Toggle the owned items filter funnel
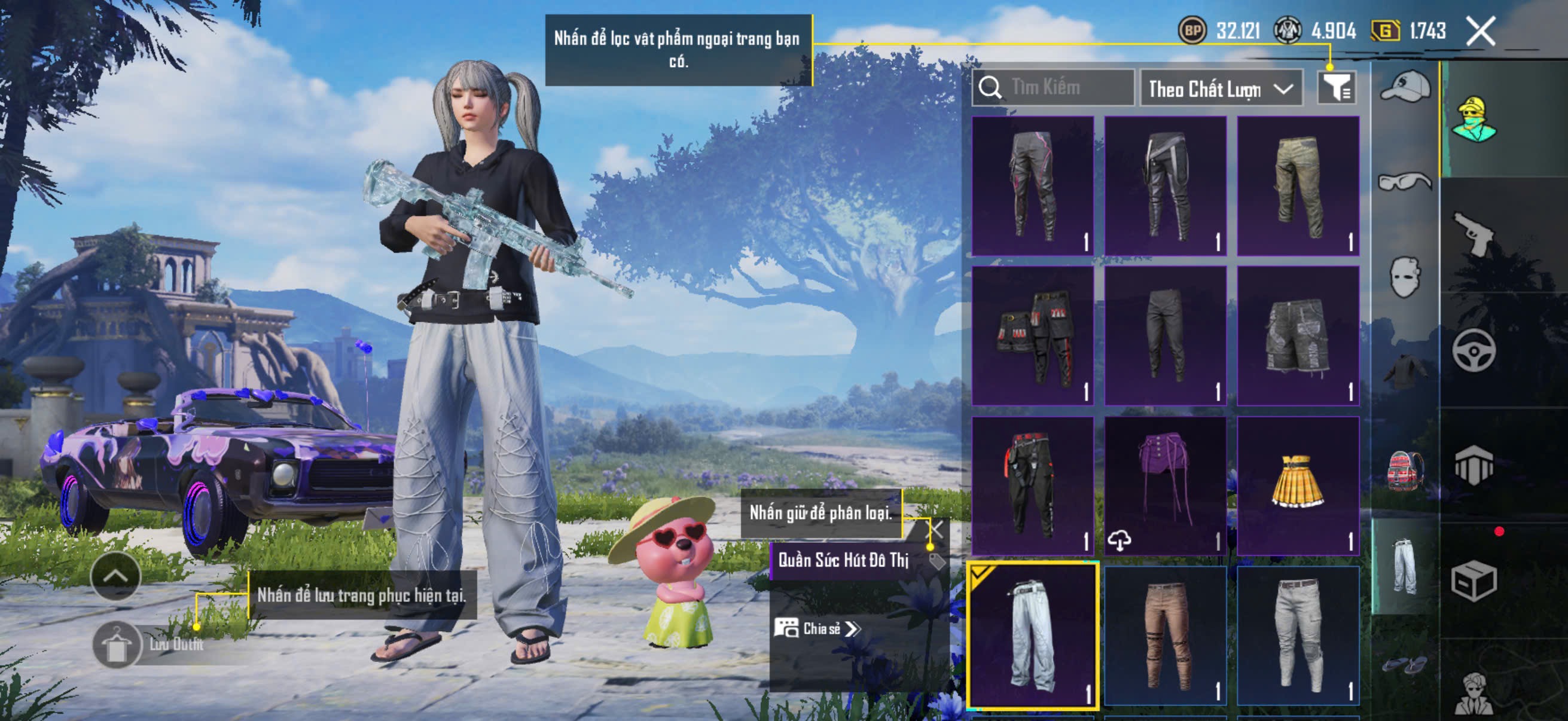The width and height of the screenshot is (1568, 721). pyautogui.click(x=1335, y=89)
